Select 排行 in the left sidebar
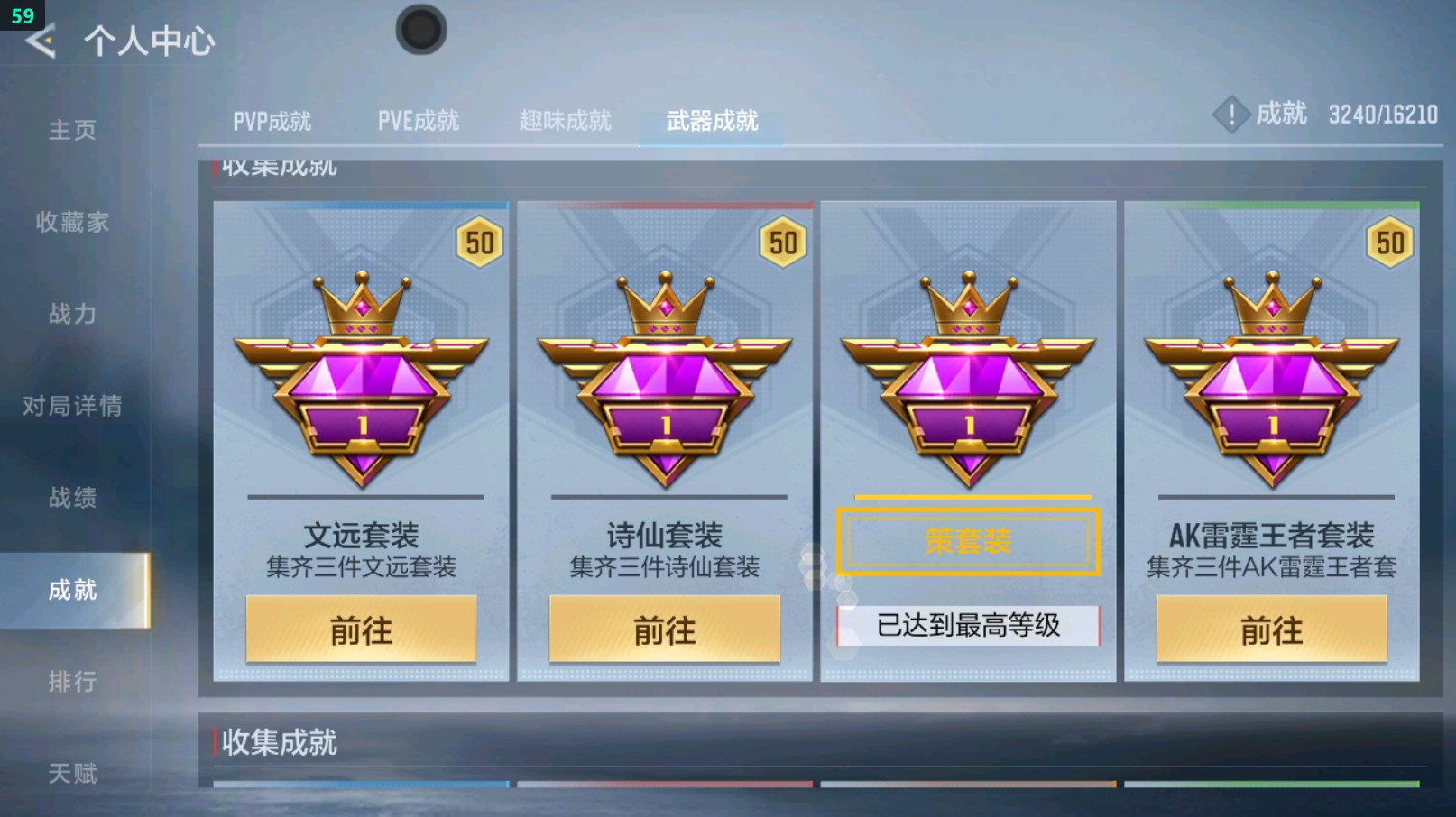Screen dimensions: 1456x817 70,683
